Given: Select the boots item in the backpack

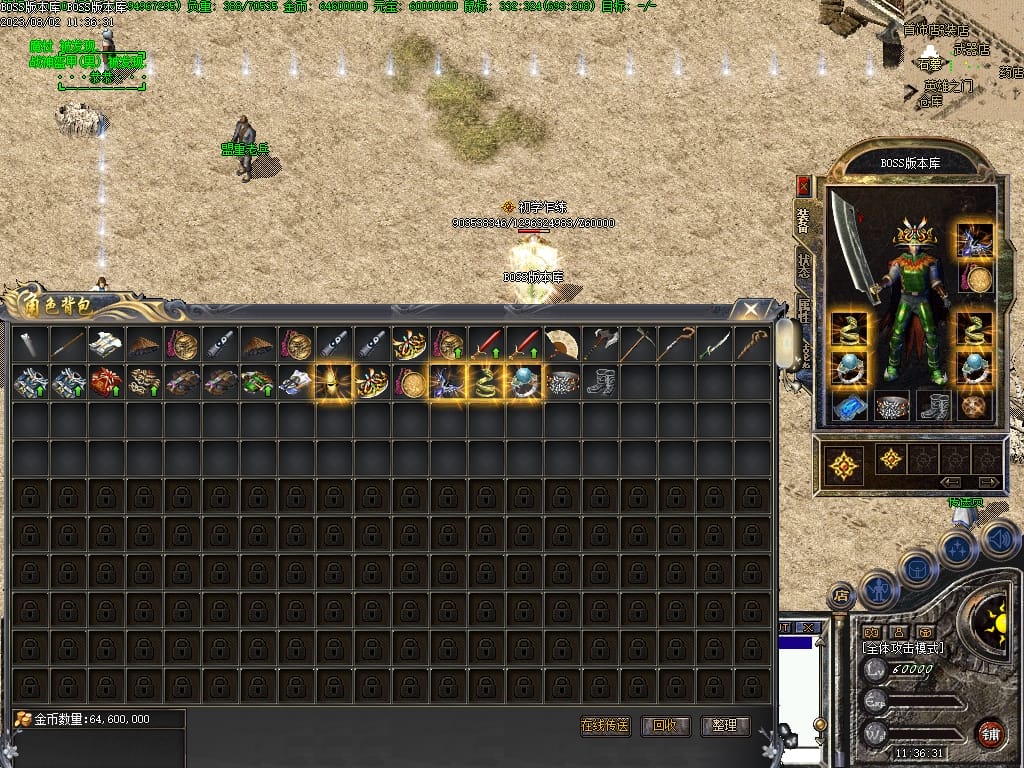Looking at the screenshot, I should pos(599,383).
